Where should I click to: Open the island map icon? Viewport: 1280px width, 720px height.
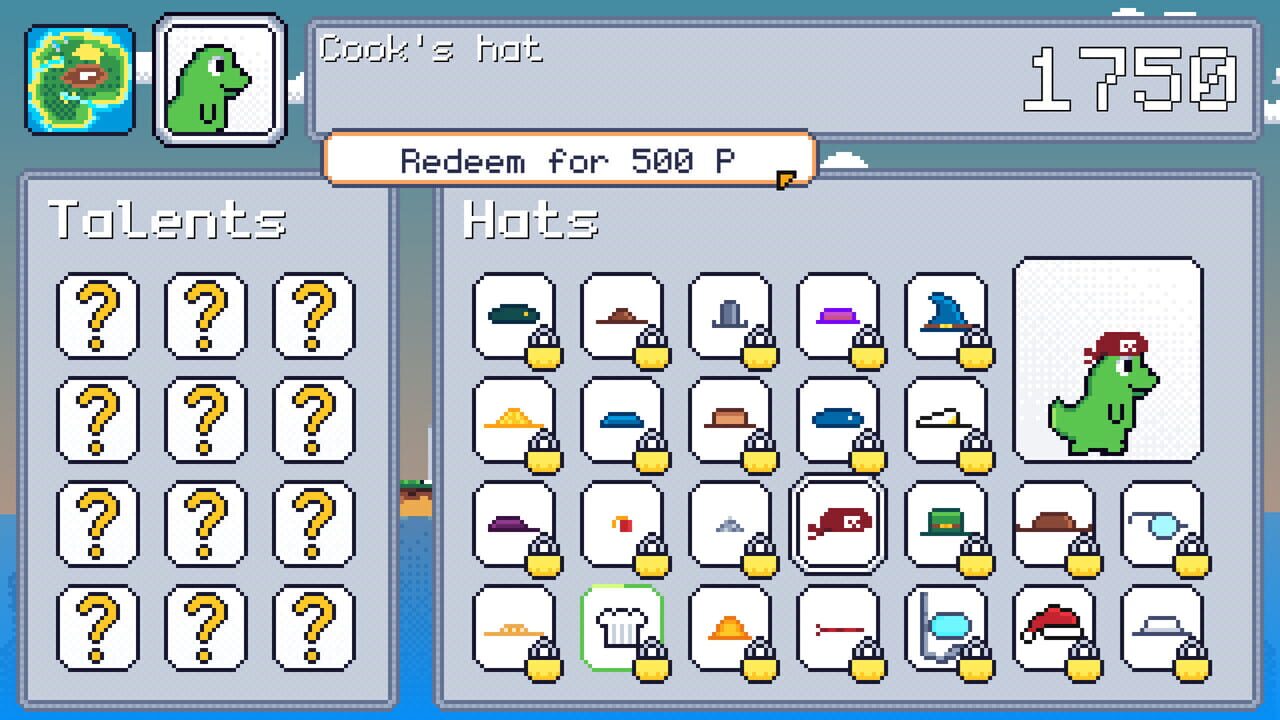point(80,80)
